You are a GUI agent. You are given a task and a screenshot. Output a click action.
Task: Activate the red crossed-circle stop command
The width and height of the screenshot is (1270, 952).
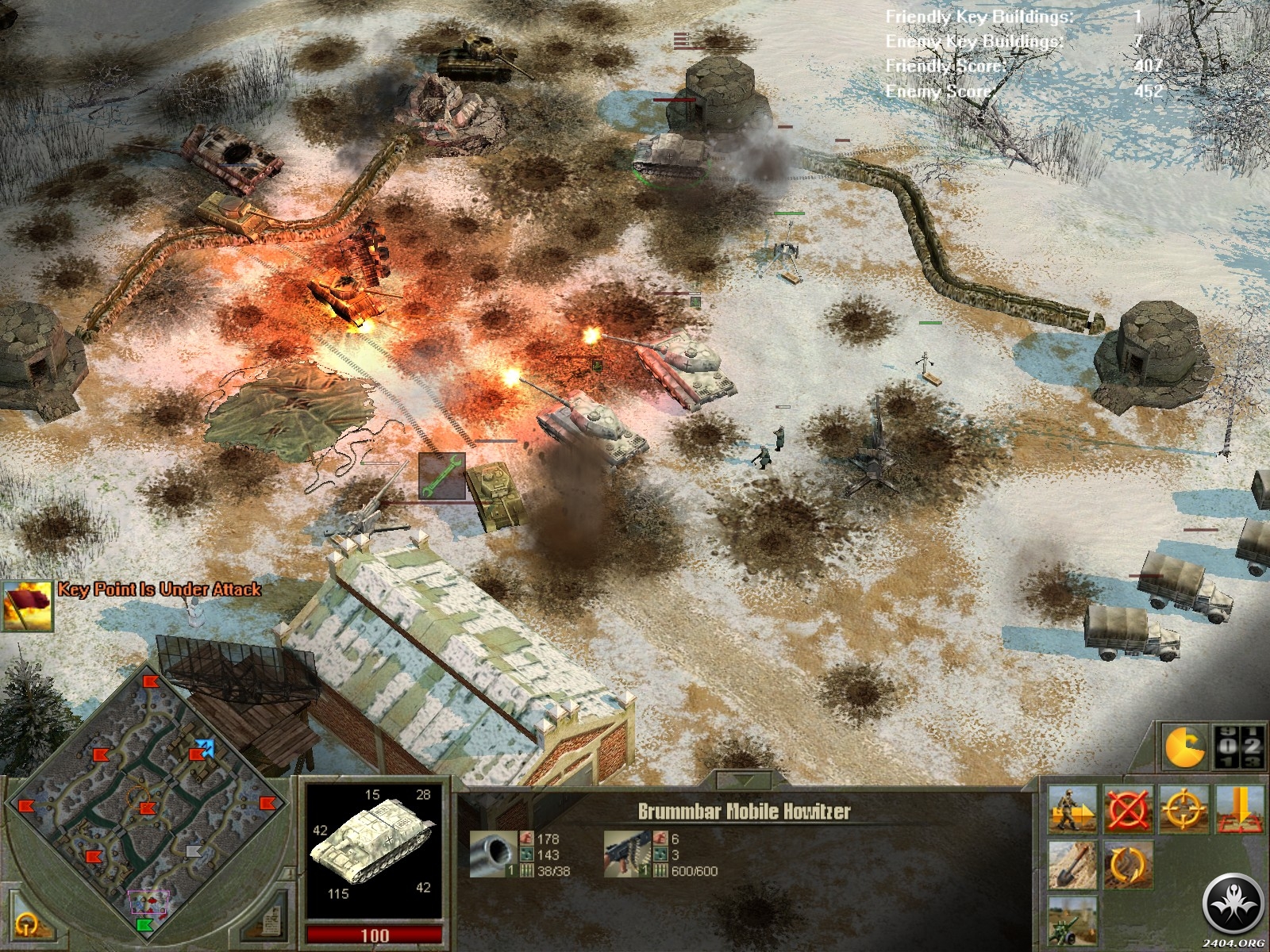1129,809
